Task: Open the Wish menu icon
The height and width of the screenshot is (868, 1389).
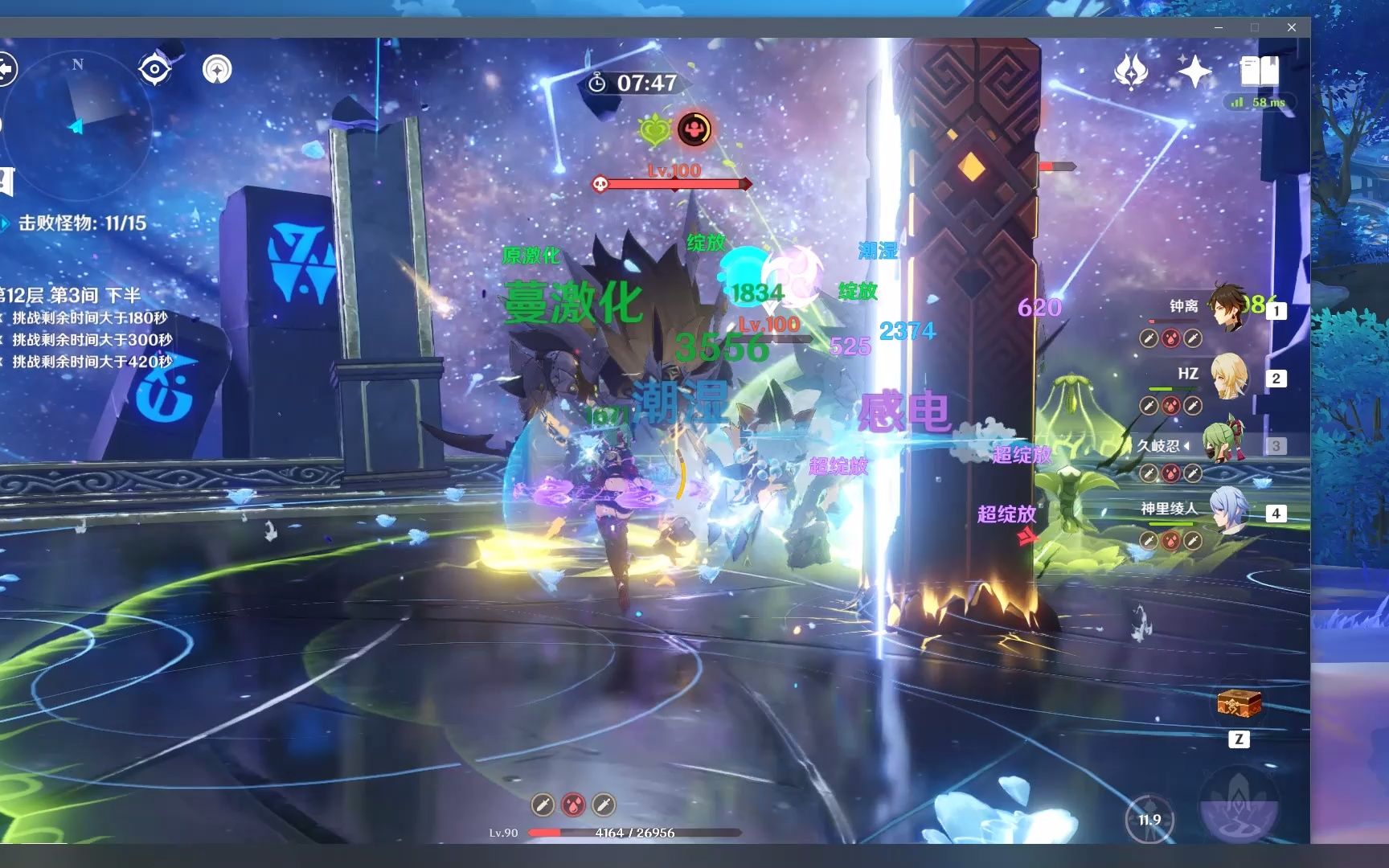Action: click(1130, 72)
